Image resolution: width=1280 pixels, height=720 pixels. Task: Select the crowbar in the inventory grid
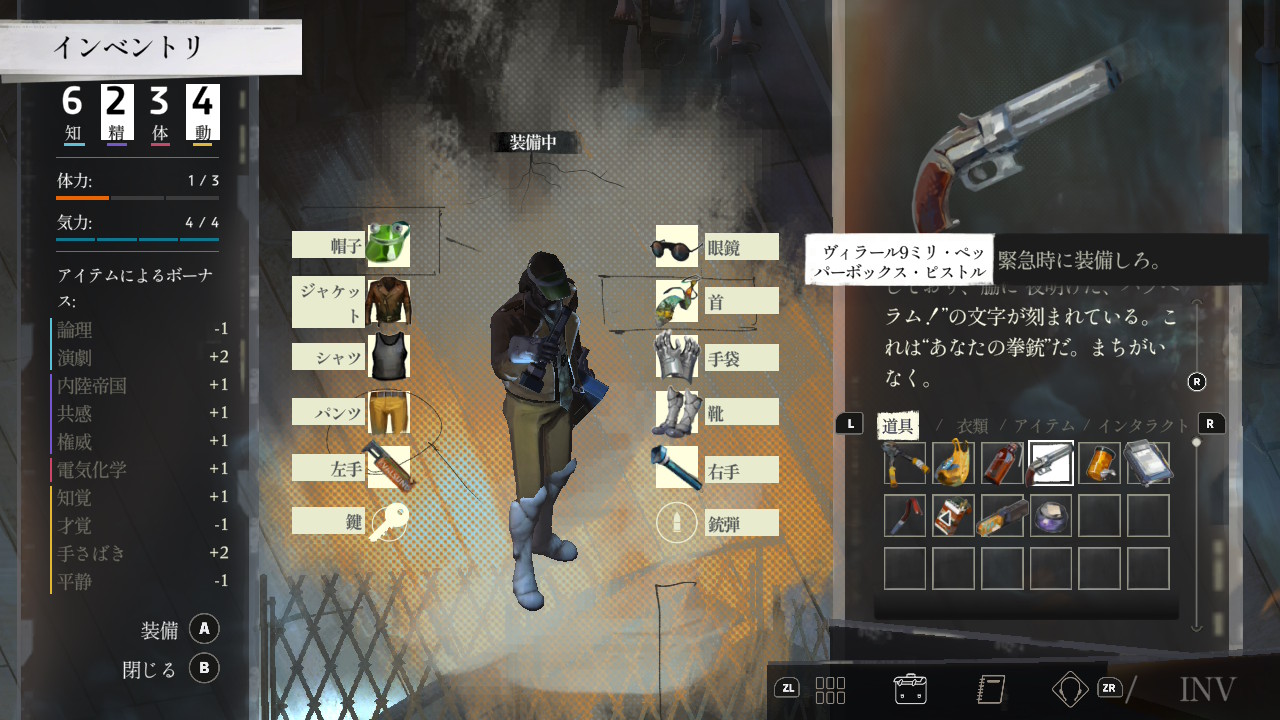pos(905,516)
